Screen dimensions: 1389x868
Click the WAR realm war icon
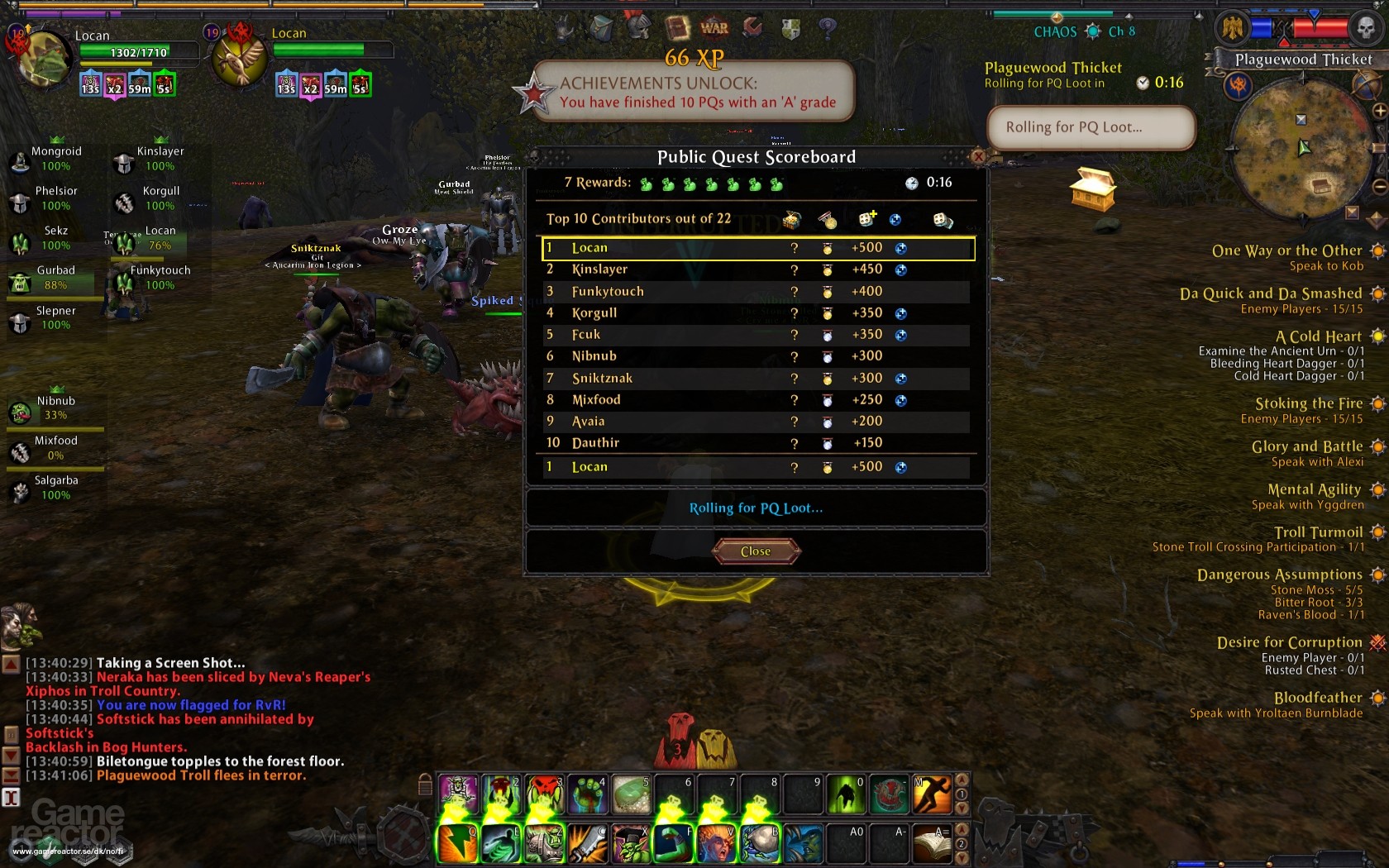[x=714, y=27]
